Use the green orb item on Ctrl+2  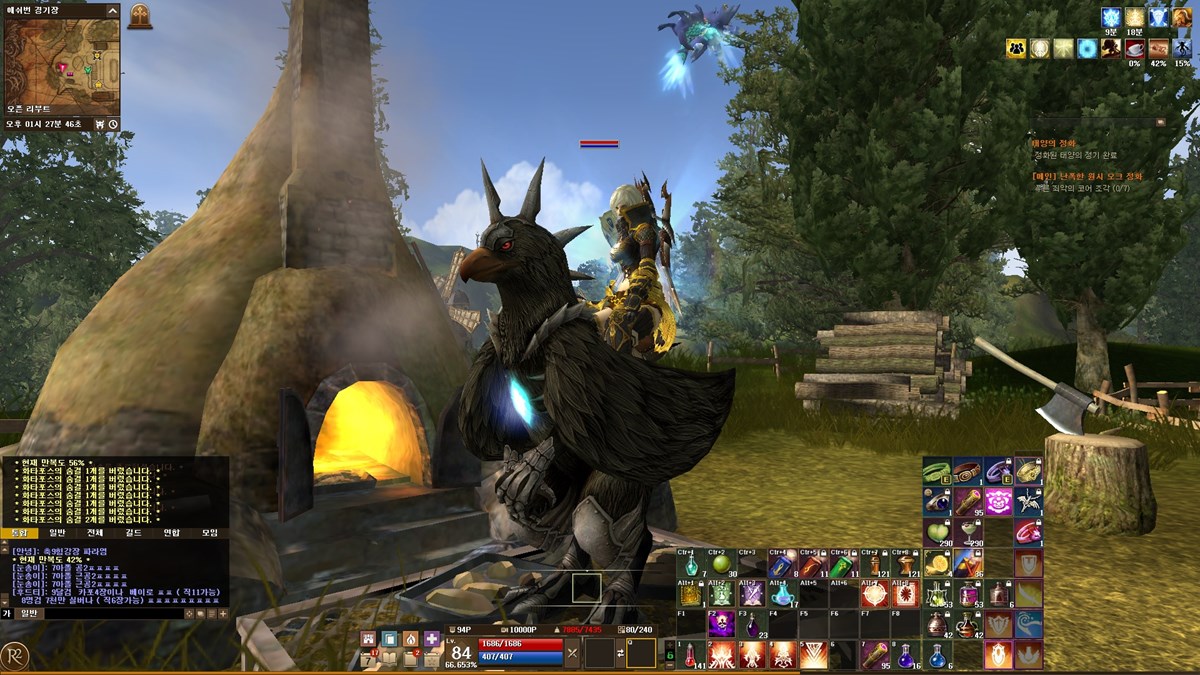(x=720, y=565)
